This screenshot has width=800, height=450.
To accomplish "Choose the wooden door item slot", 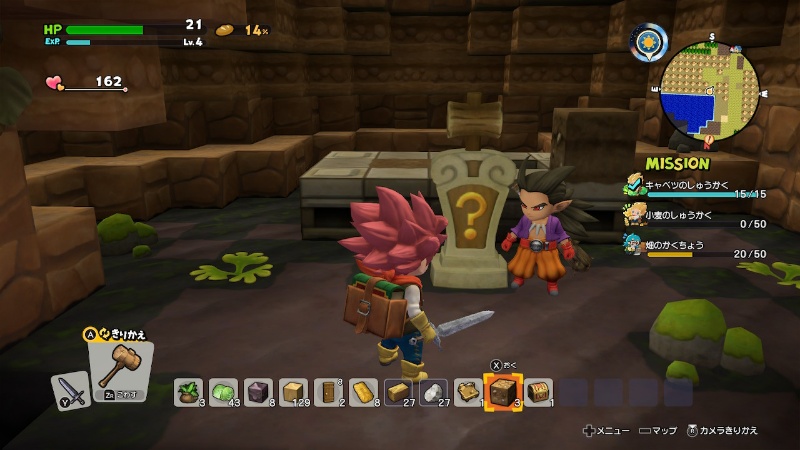I will (x=327, y=391).
